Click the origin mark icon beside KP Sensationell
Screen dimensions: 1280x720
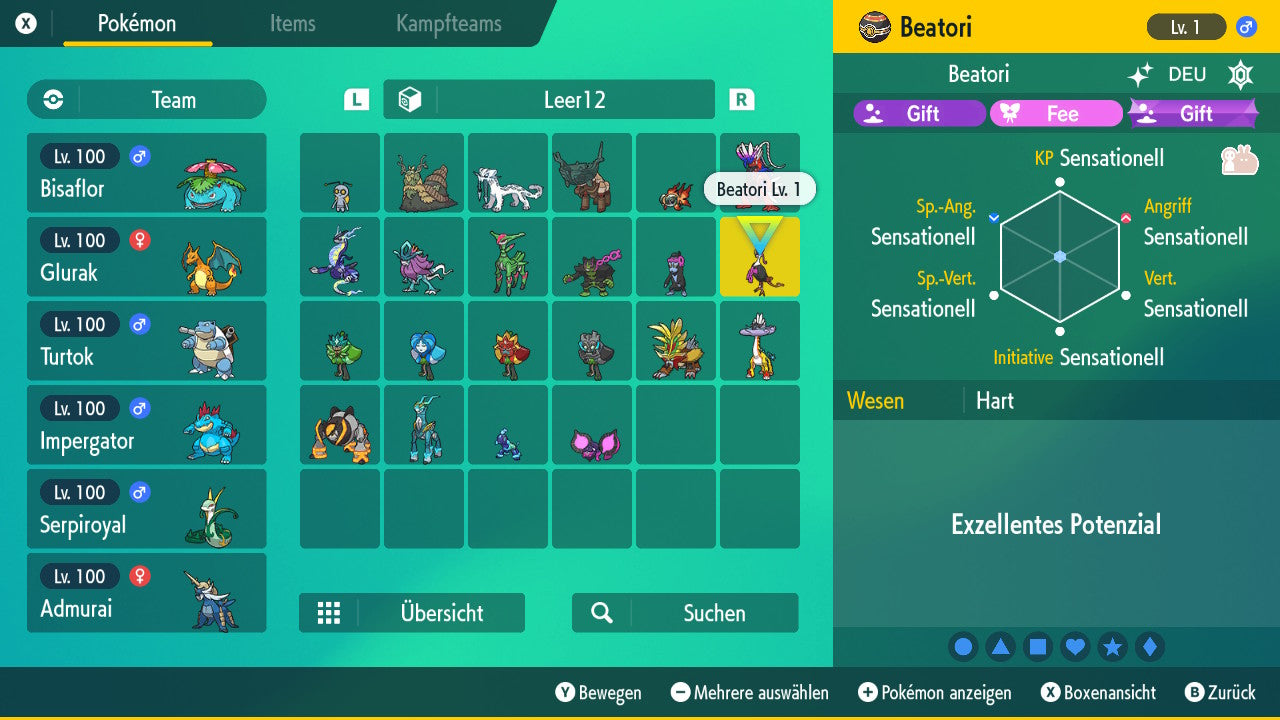[1240, 160]
